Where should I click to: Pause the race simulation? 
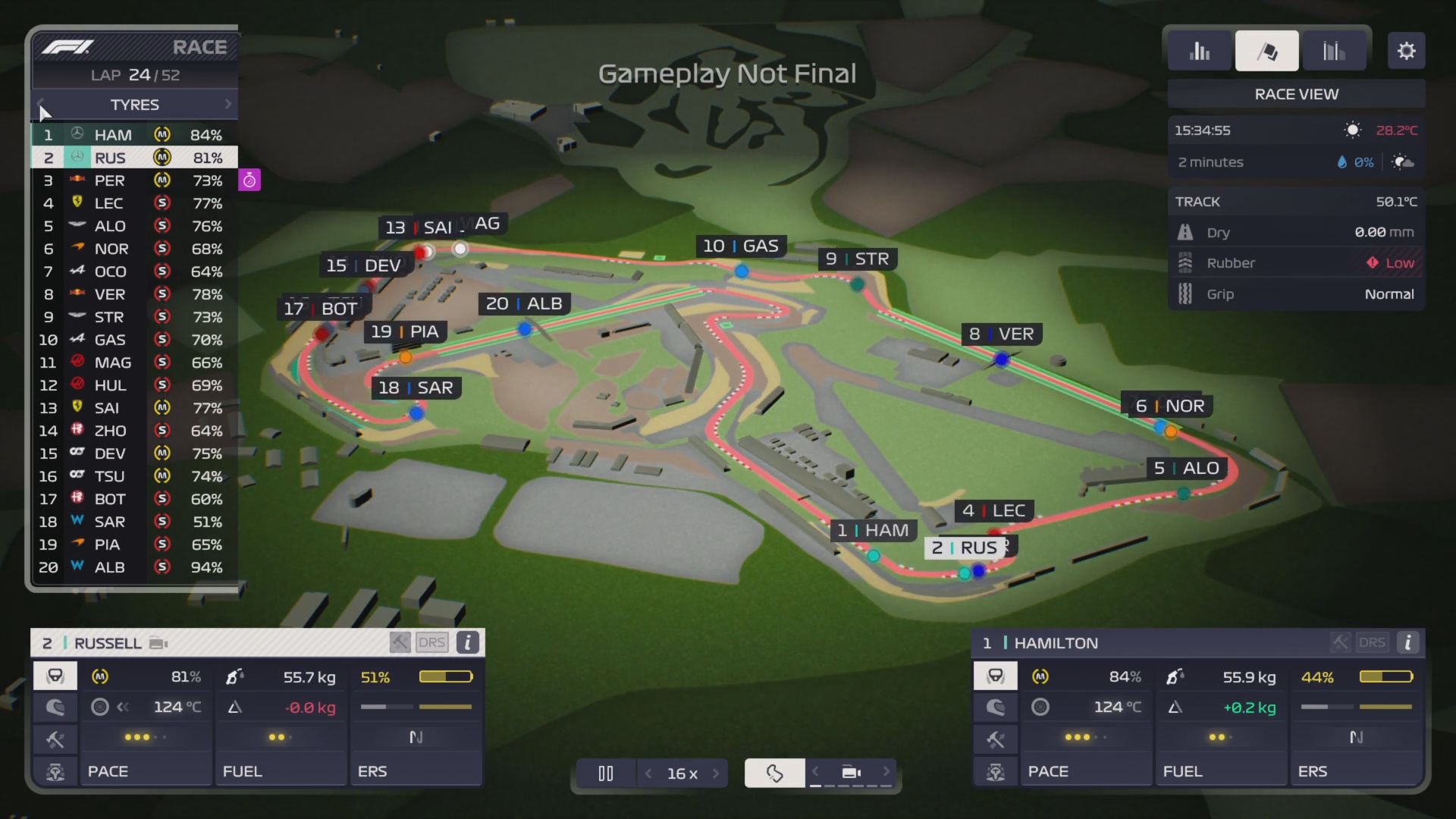point(605,773)
